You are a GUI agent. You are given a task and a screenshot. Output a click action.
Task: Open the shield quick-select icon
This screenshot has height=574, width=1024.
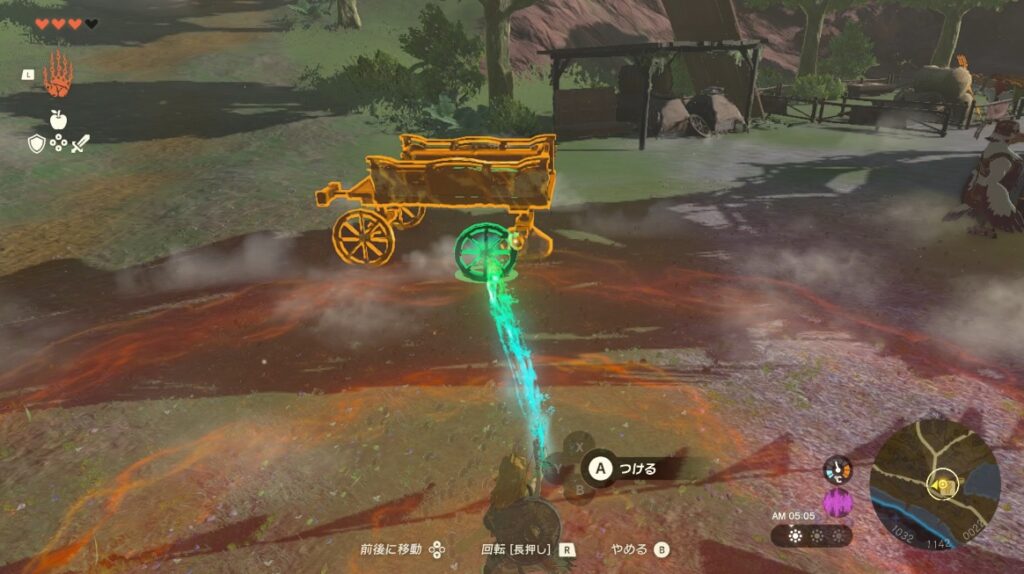pyautogui.click(x=36, y=144)
